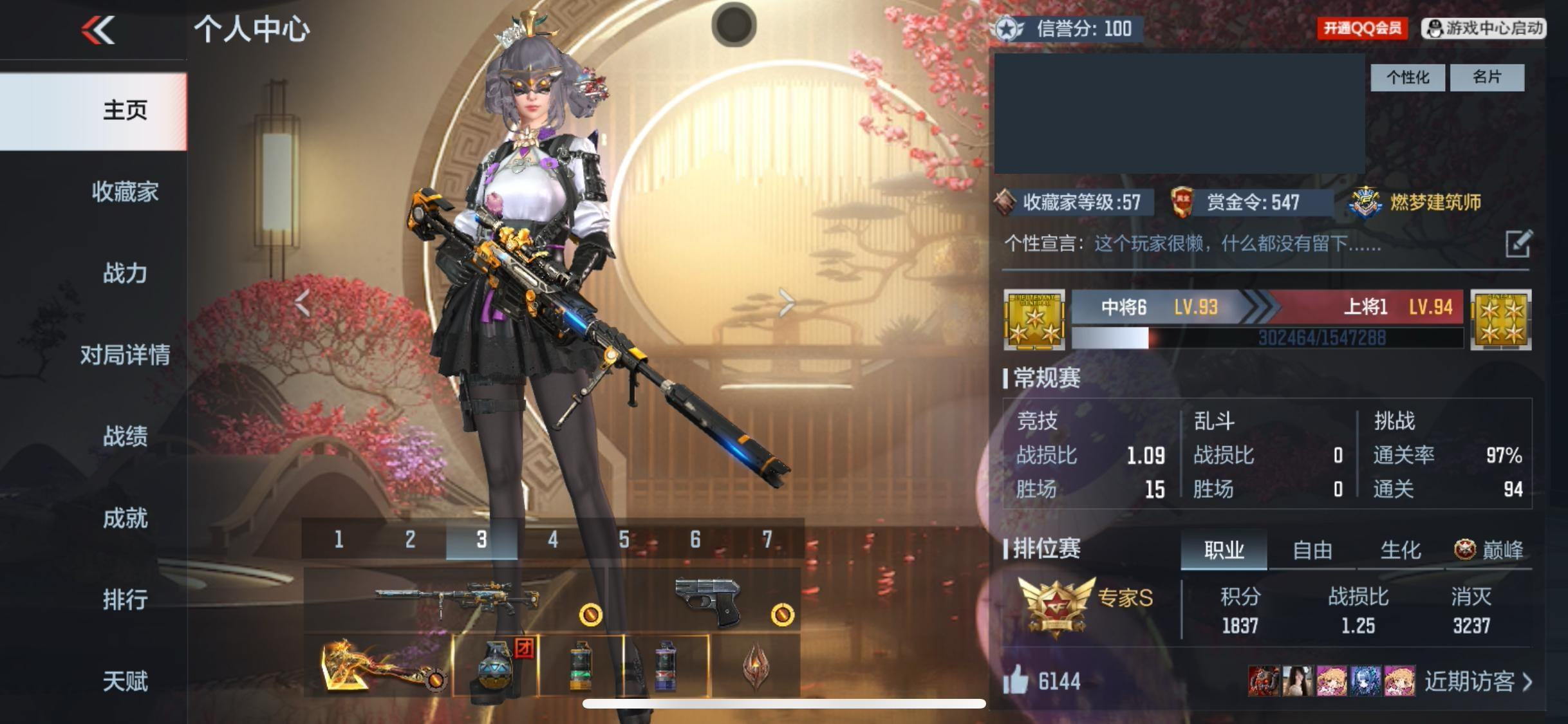This screenshot has height=724, width=1568.
Task: Show the next character with right arrow
Action: click(x=786, y=302)
